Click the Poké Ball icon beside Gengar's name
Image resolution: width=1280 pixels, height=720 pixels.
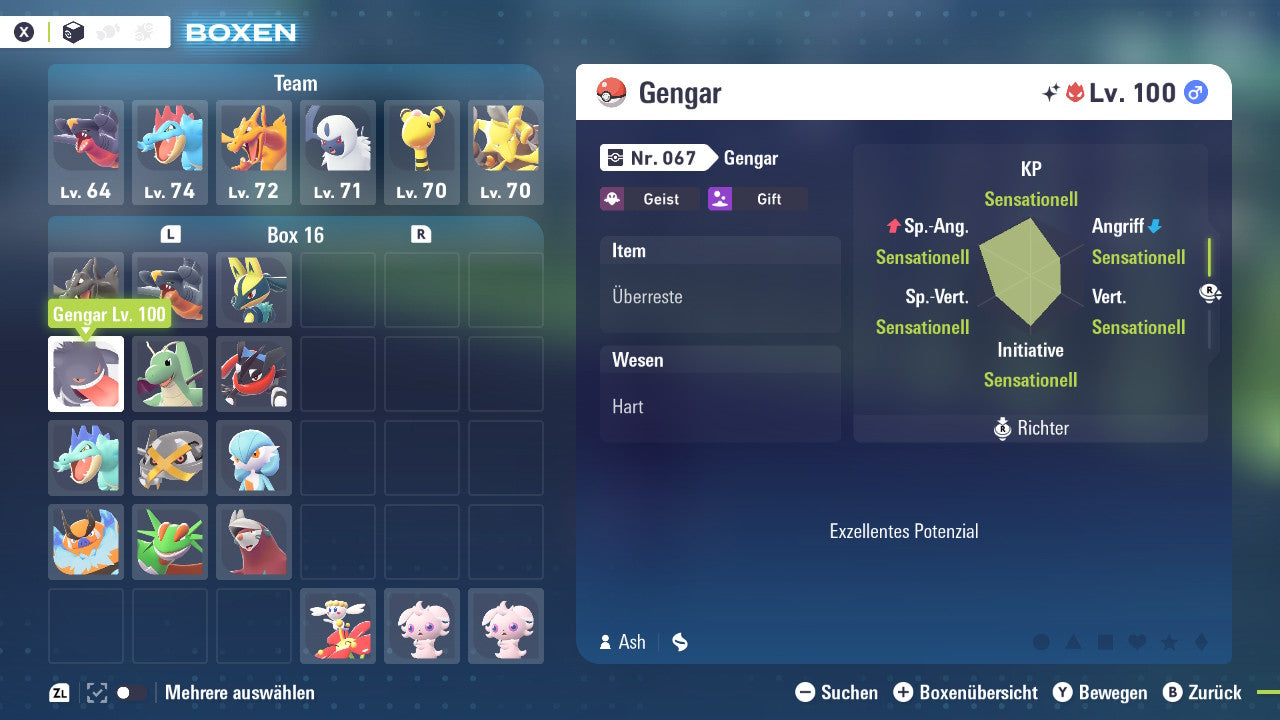tap(610, 93)
